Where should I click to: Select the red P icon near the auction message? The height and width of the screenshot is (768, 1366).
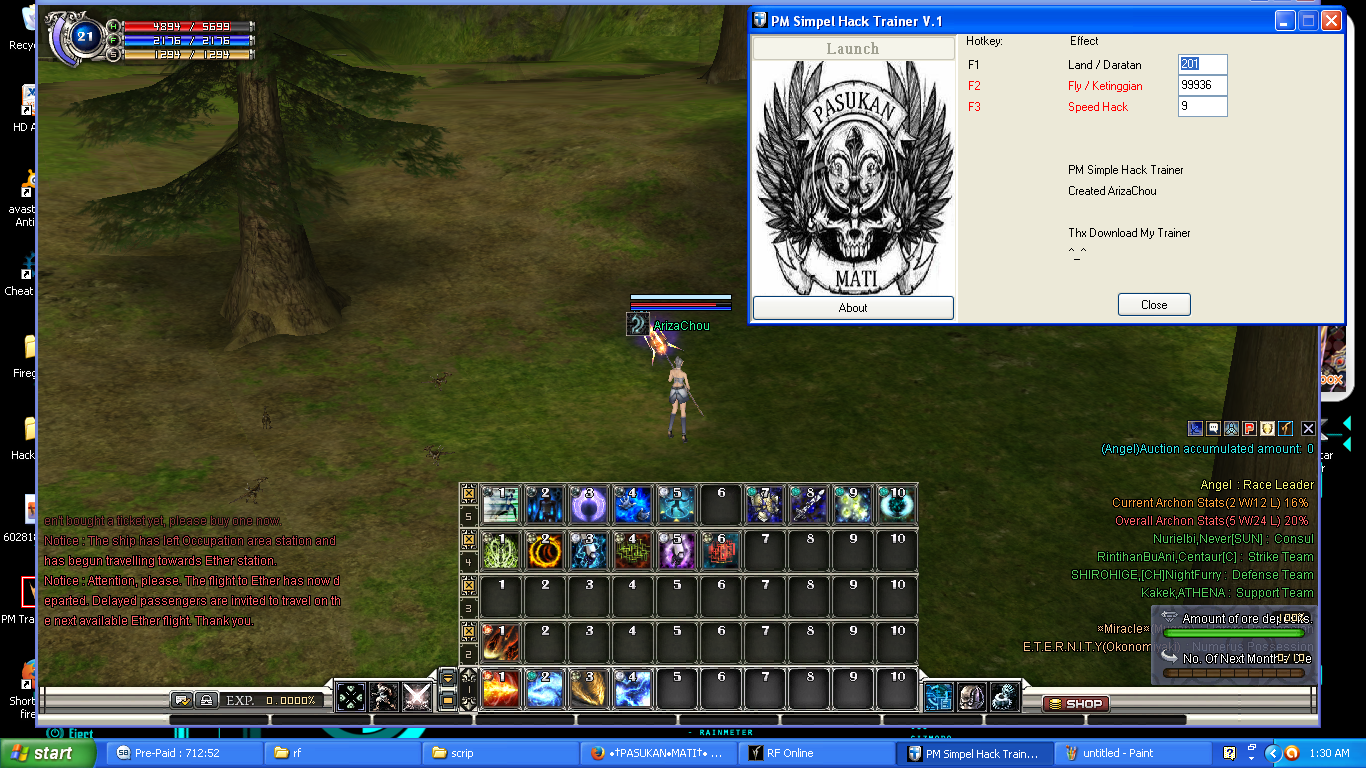pyautogui.click(x=1251, y=428)
